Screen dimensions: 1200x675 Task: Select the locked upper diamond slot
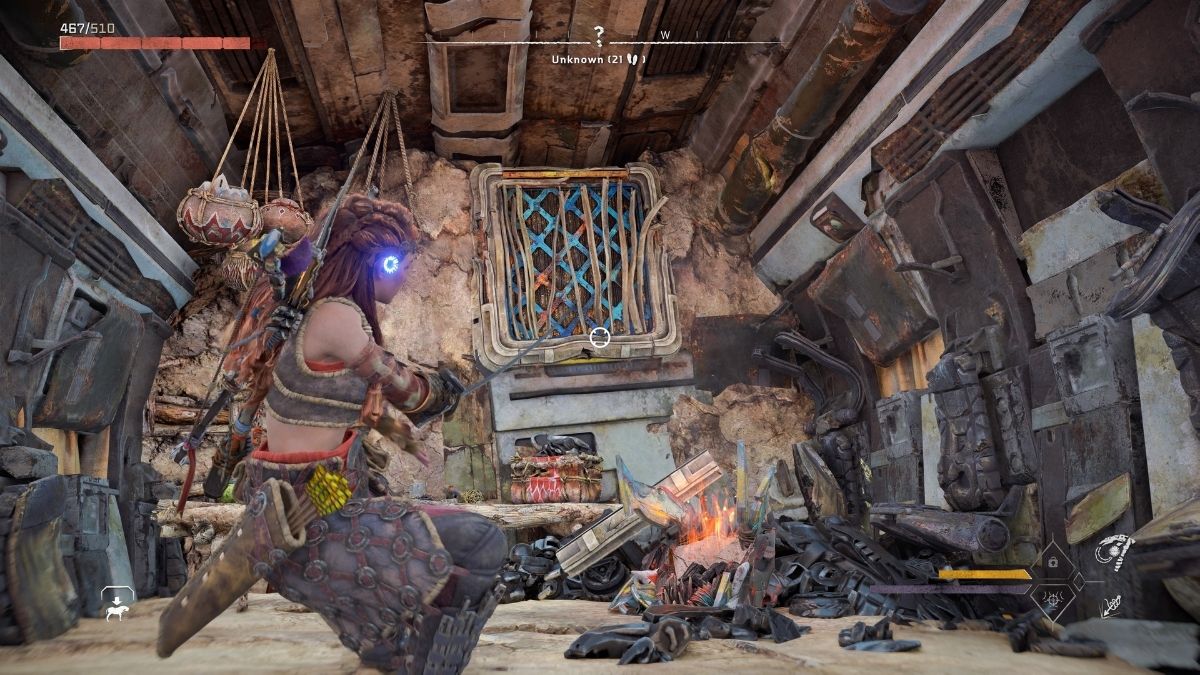click(x=1054, y=562)
